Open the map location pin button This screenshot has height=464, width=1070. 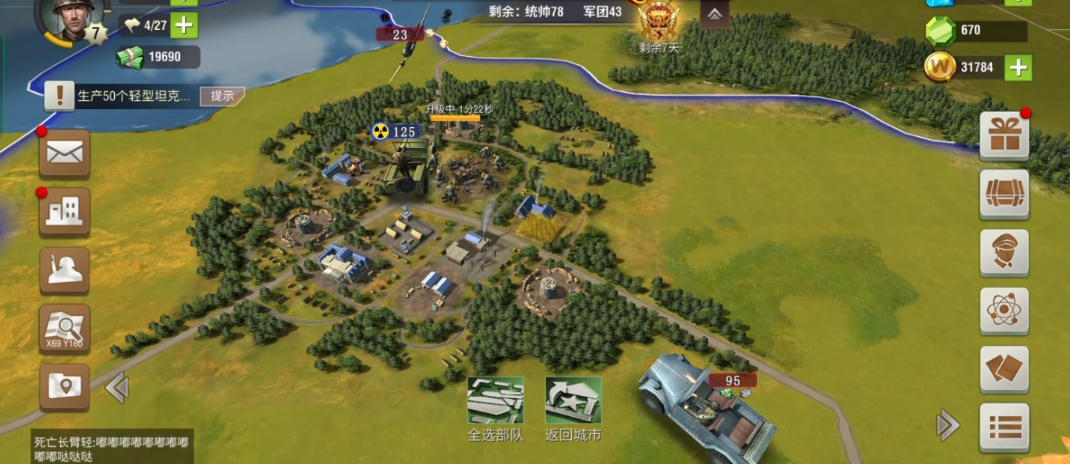click(x=65, y=387)
